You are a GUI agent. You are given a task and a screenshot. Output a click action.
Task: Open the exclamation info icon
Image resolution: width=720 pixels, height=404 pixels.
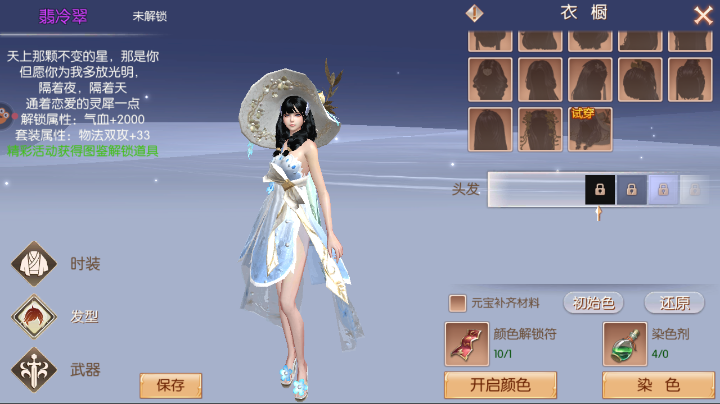pos(475,13)
